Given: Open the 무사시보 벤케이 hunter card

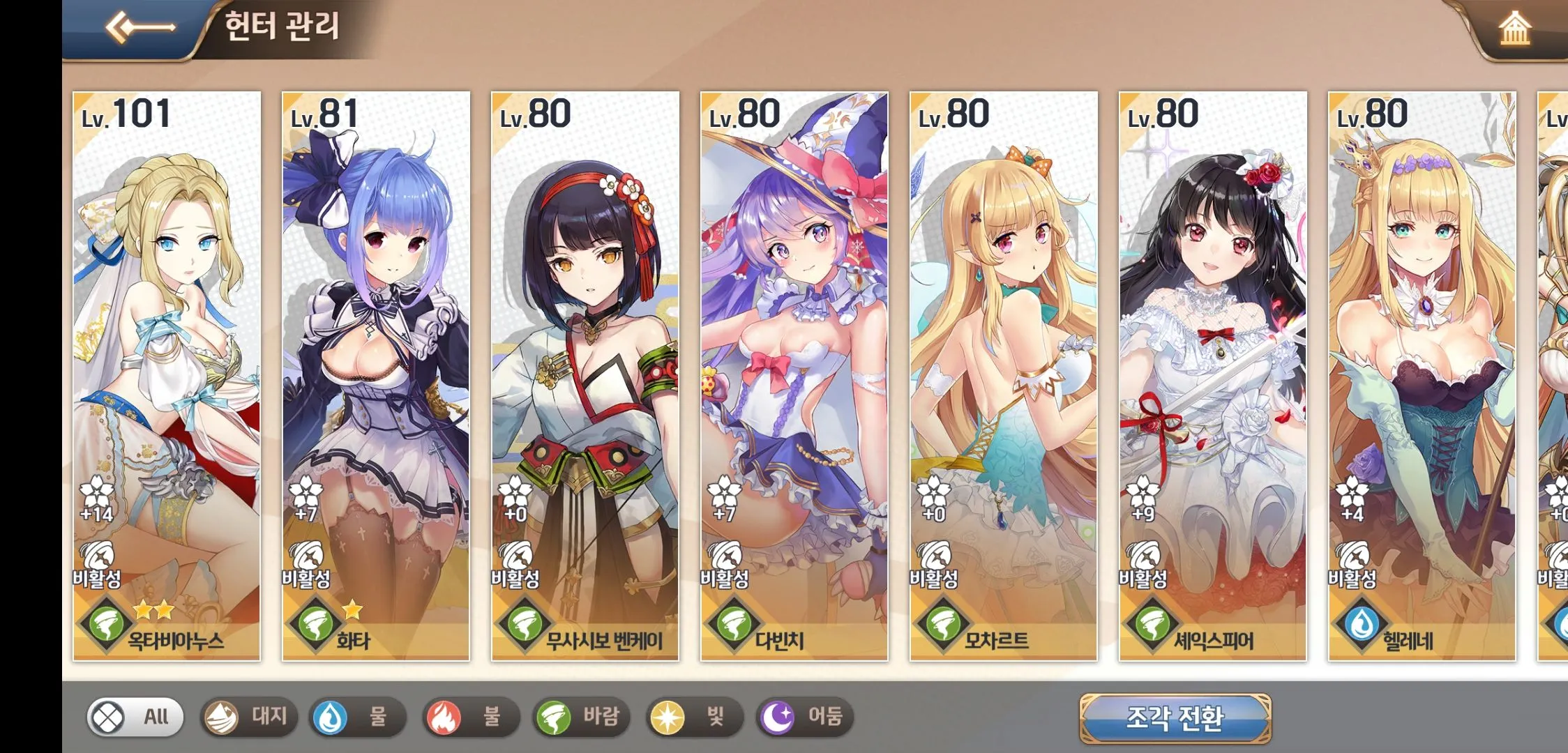Looking at the screenshot, I should [585, 376].
